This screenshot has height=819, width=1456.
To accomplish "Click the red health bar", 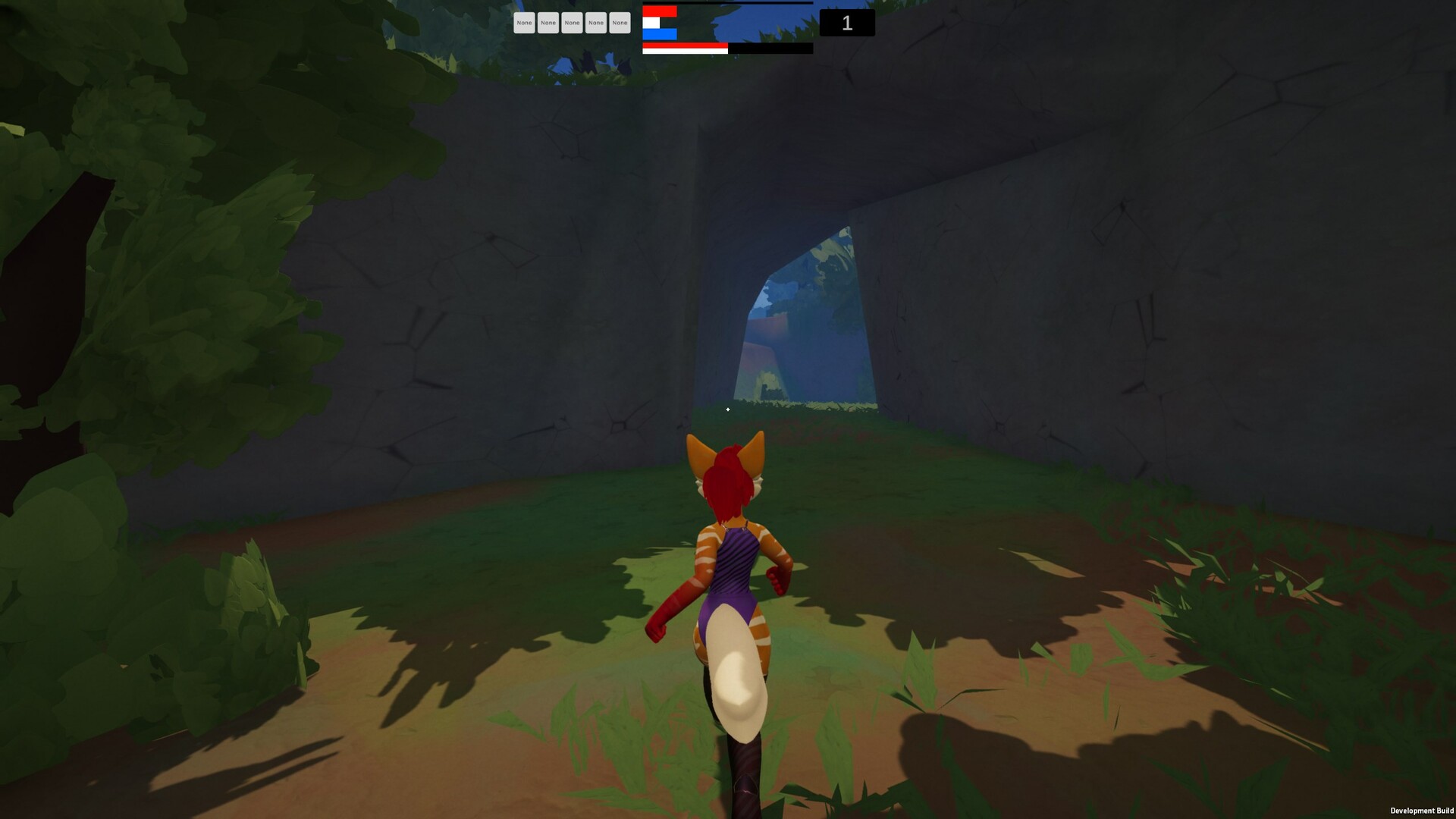I will (x=658, y=13).
